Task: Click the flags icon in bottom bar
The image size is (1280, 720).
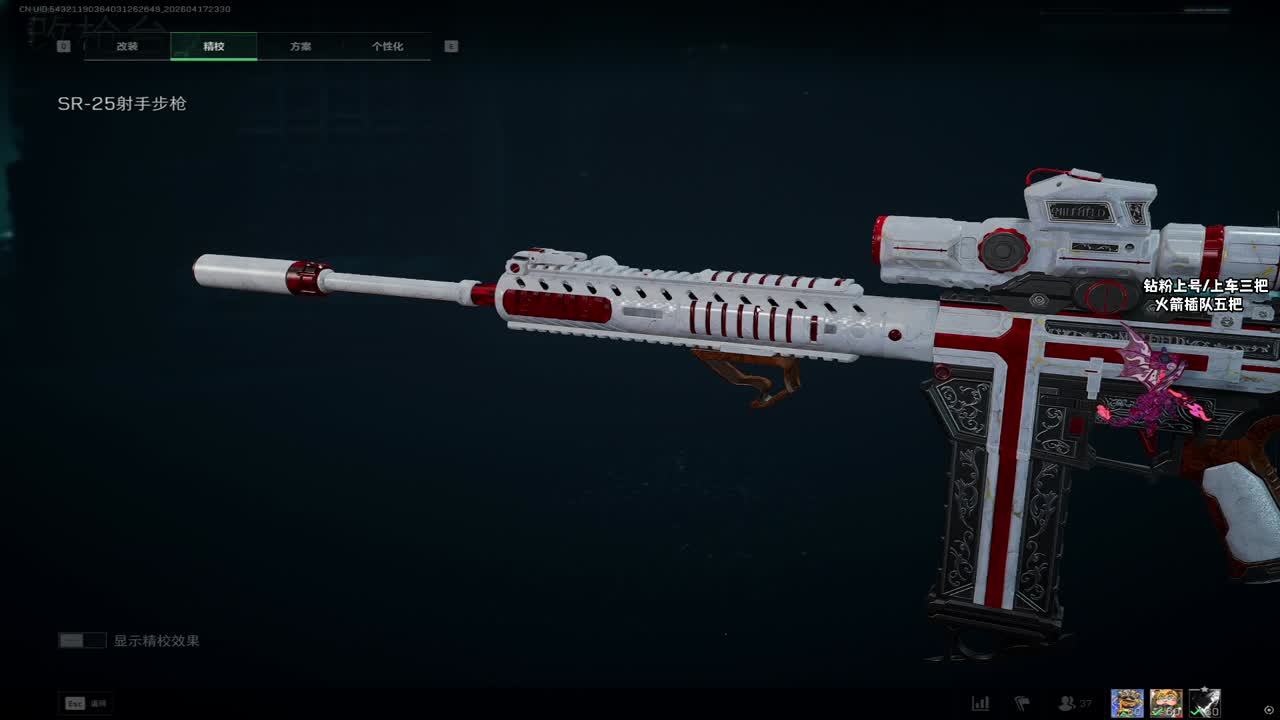Action: coord(1022,704)
